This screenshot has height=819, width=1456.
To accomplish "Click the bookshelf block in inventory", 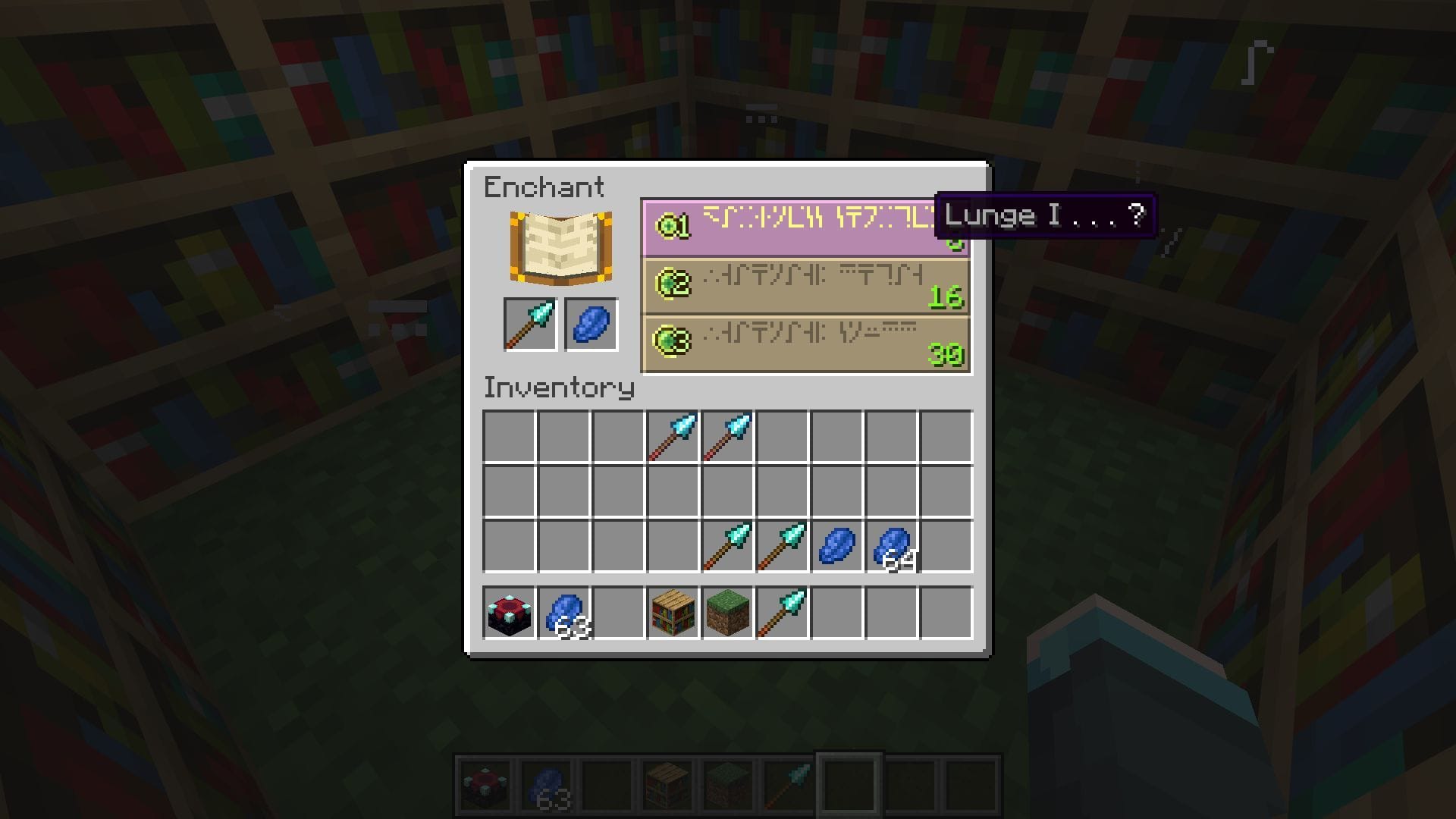I will coord(673,613).
